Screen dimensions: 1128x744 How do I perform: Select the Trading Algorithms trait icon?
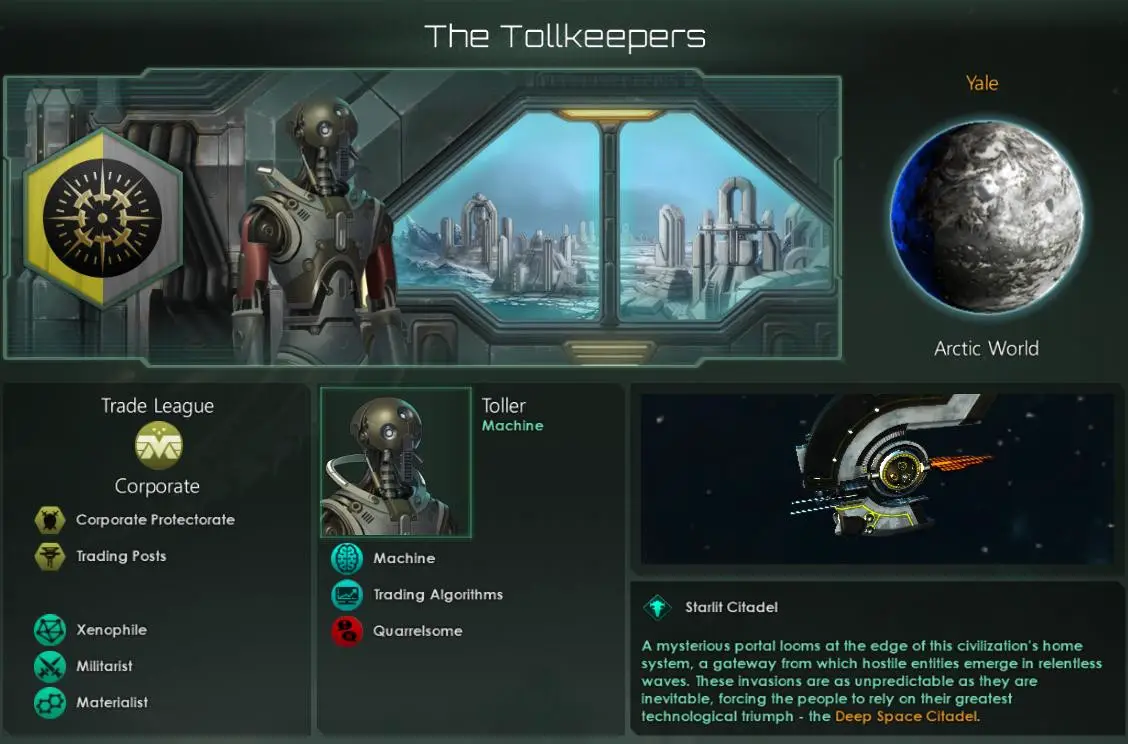coord(347,595)
